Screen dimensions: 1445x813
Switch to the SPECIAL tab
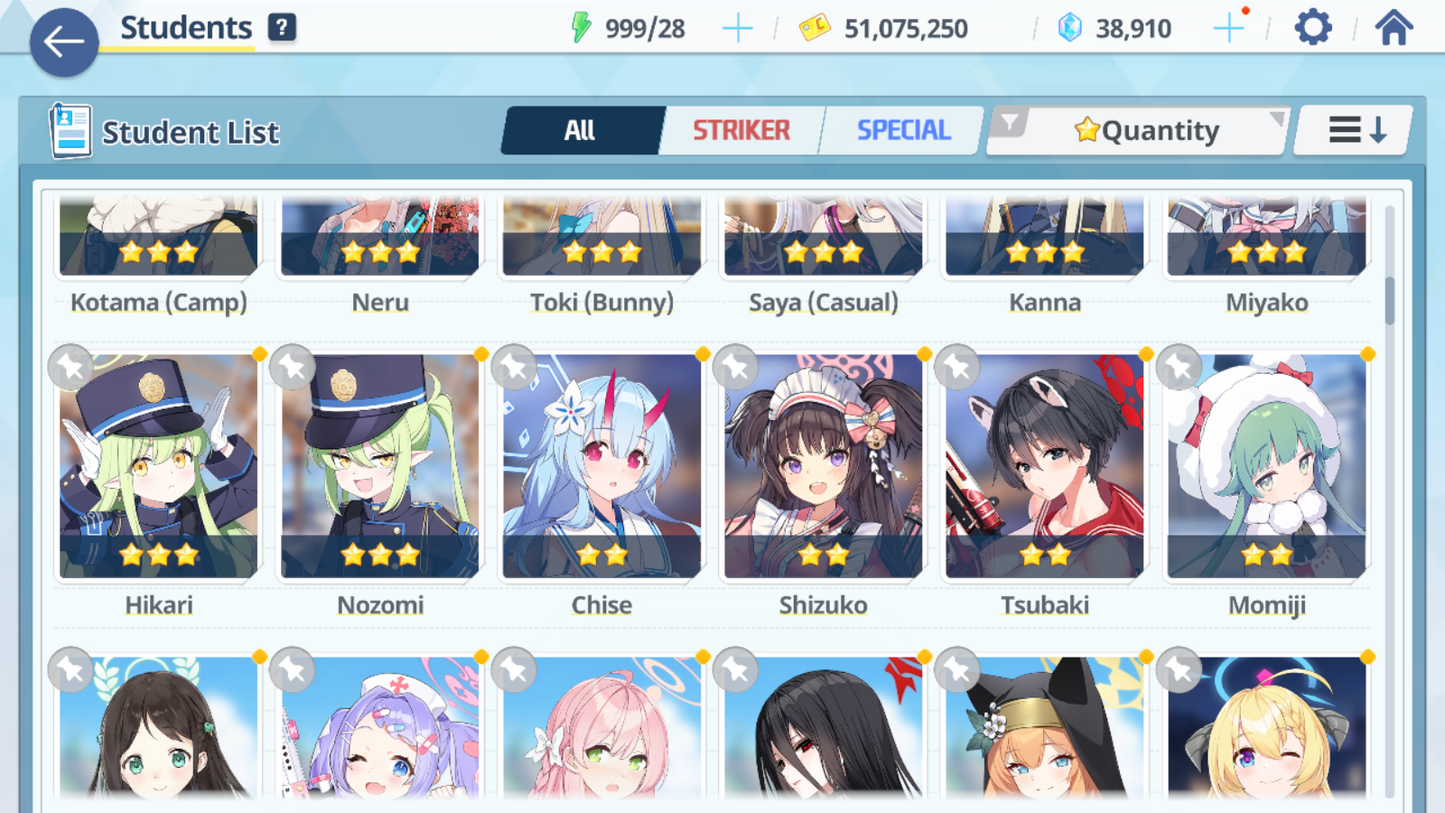(x=903, y=130)
